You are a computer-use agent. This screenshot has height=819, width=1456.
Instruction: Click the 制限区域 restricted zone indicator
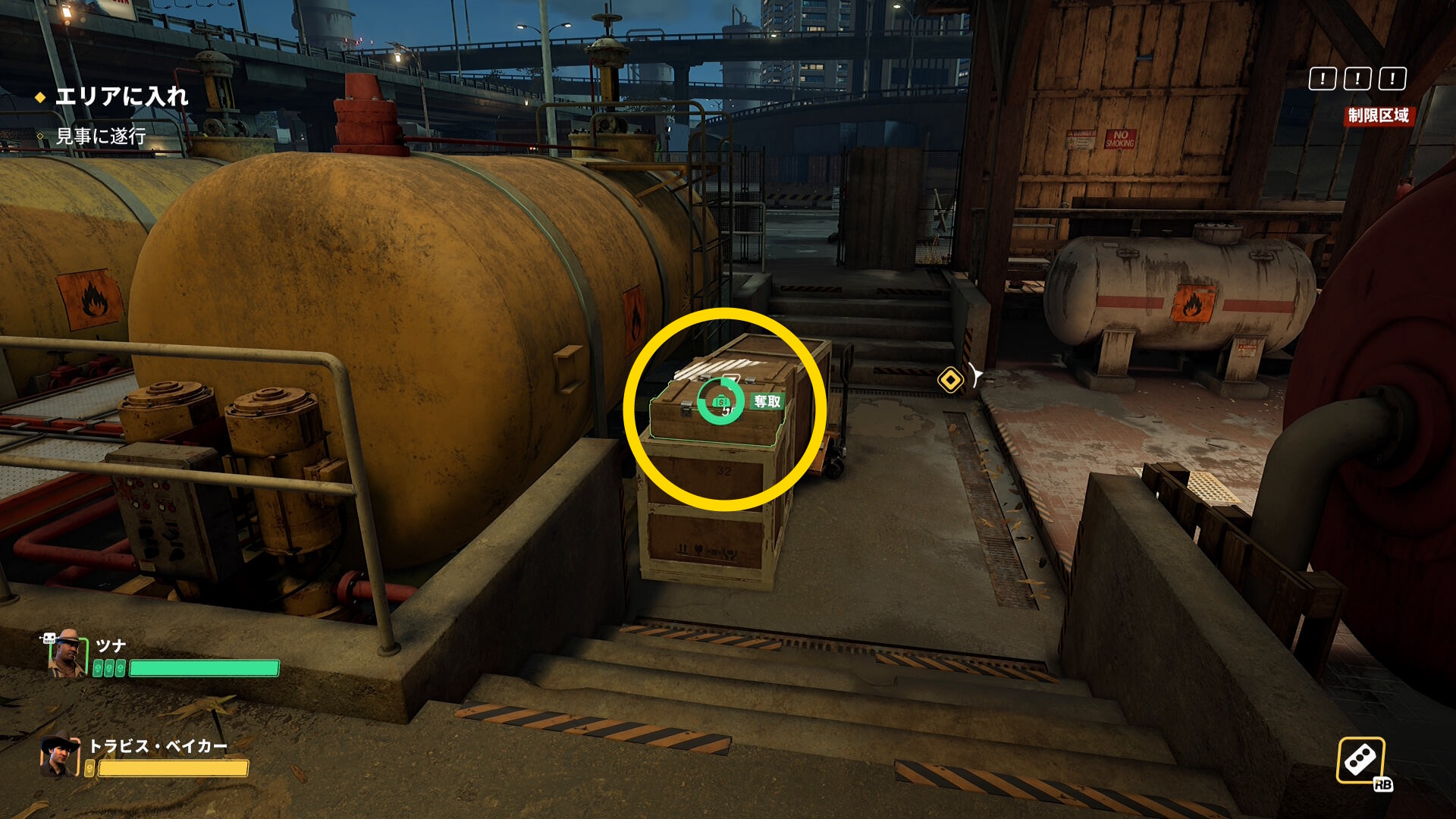[1378, 115]
